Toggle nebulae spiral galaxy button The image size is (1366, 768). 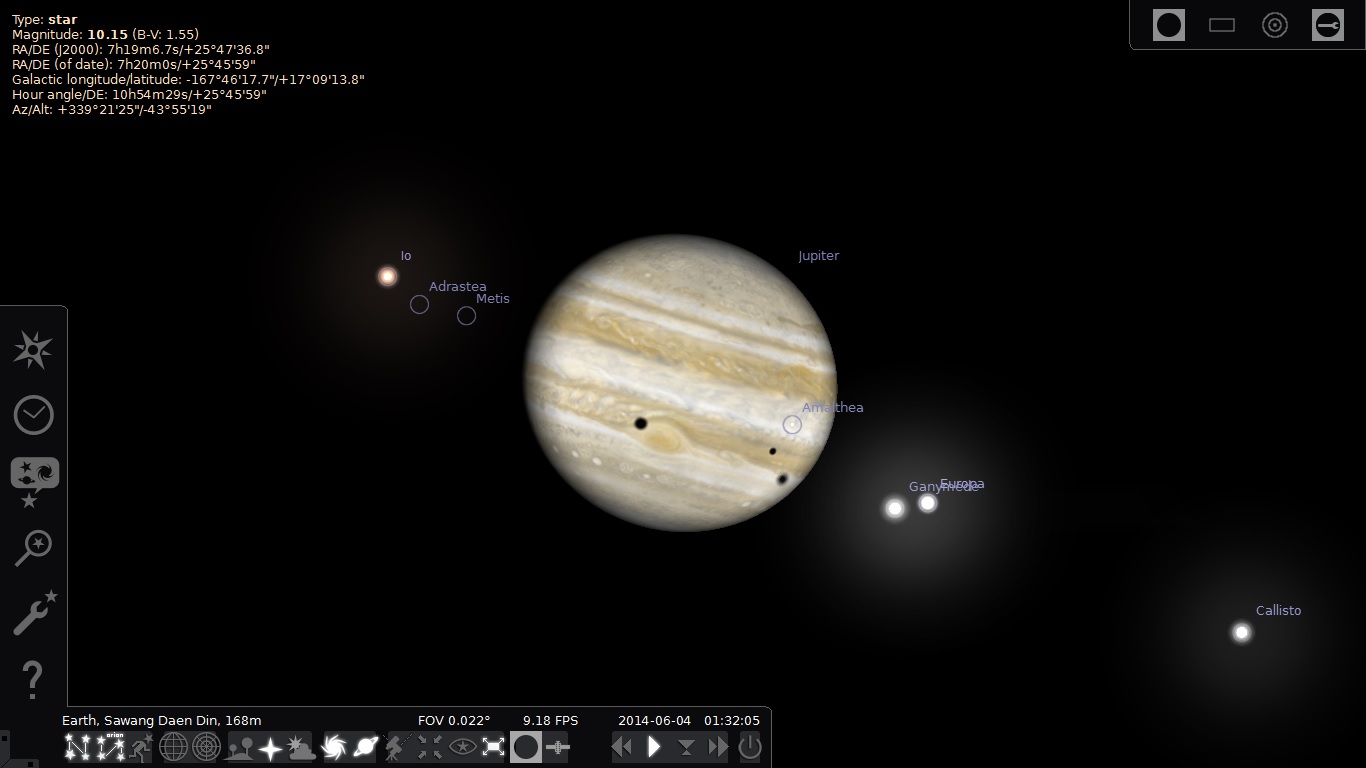[334, 747]
